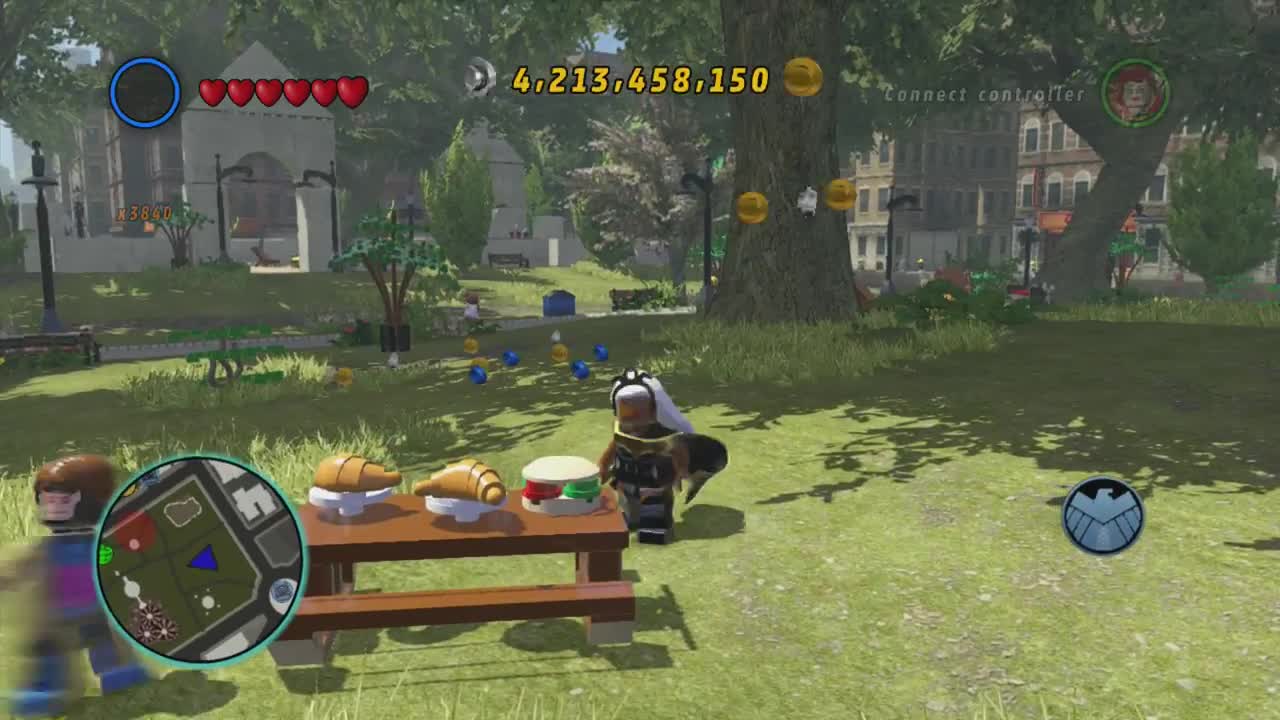The image size is (1280, 720).
Task: Click the gold stud icon after the score counter
Action: (x=806, y=76)
